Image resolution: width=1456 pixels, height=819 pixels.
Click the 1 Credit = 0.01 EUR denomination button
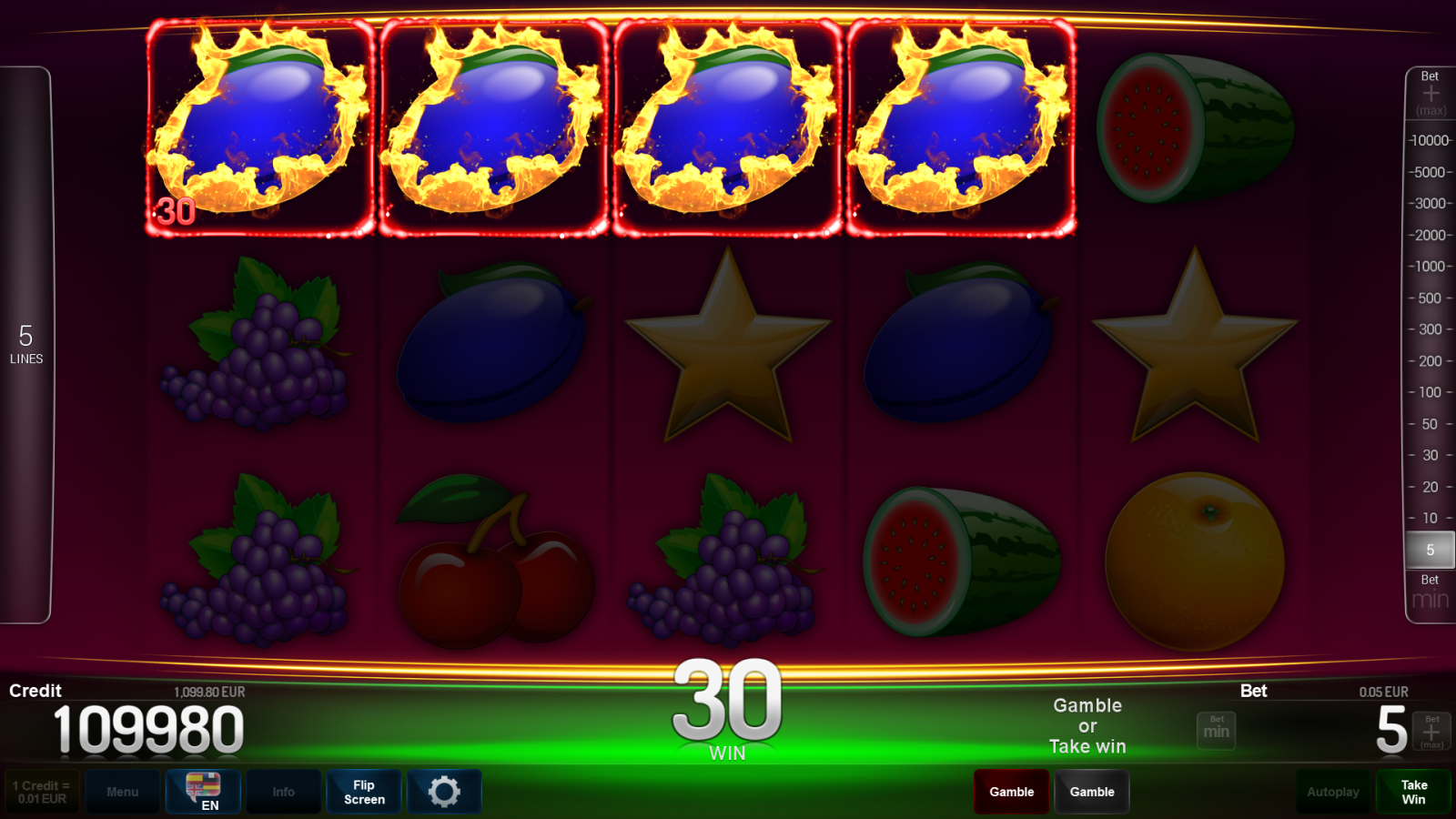(x=42, y=792)
